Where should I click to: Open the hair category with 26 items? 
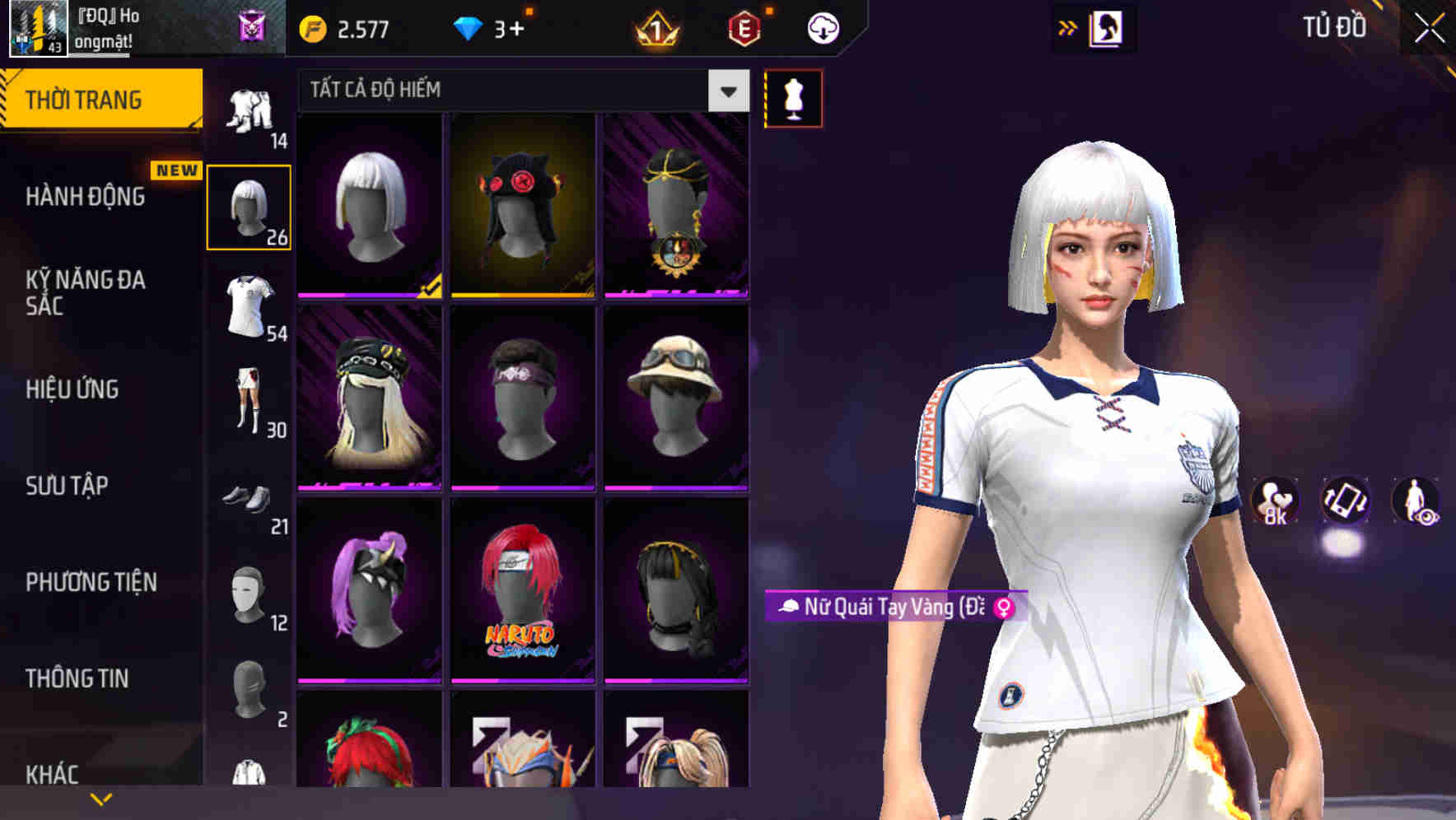pyautogui.click(x=250, y=206)
